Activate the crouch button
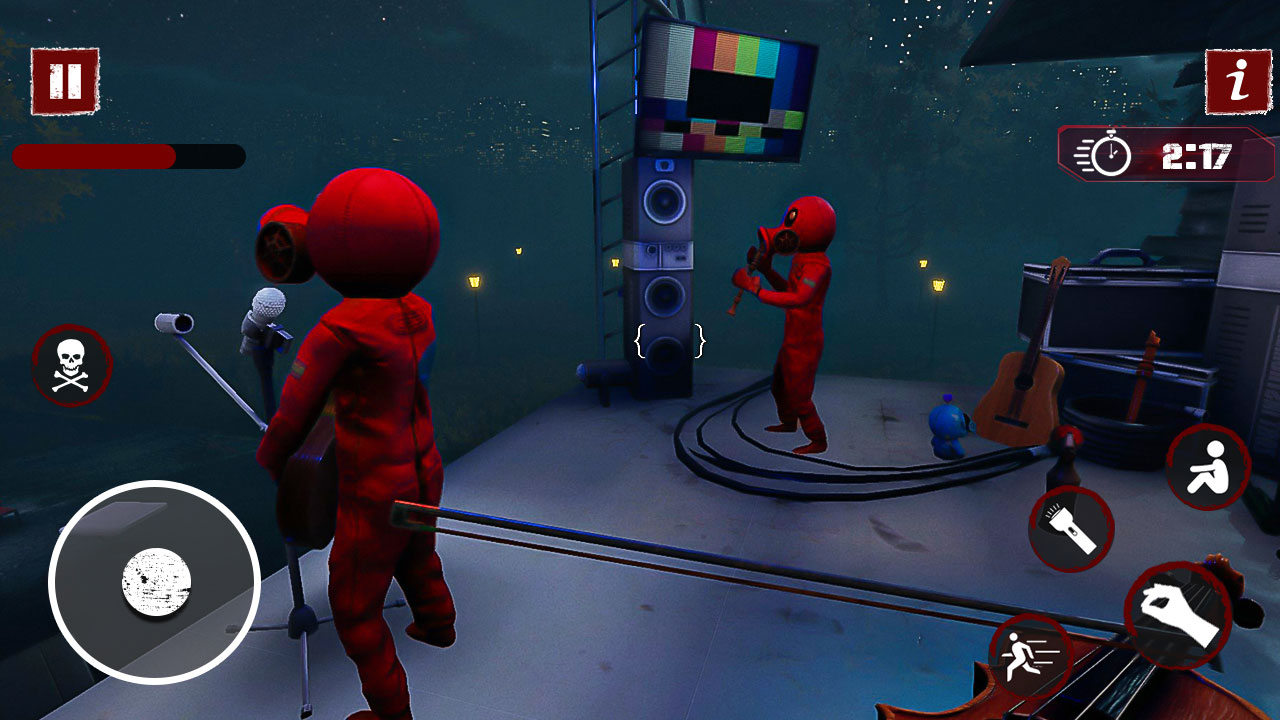This screenshot has width=1280, height=720. pos(1208,467)
